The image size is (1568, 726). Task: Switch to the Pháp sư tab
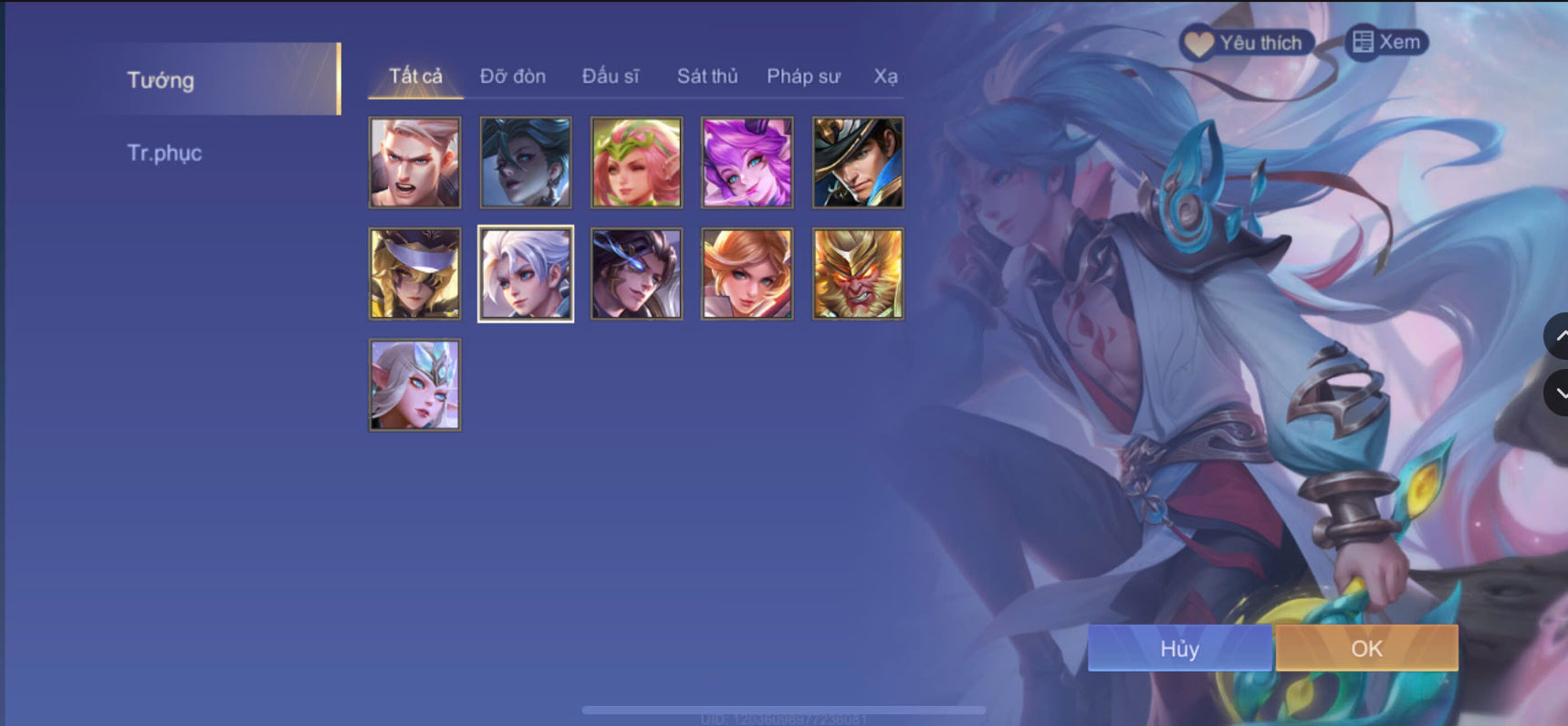803,77
